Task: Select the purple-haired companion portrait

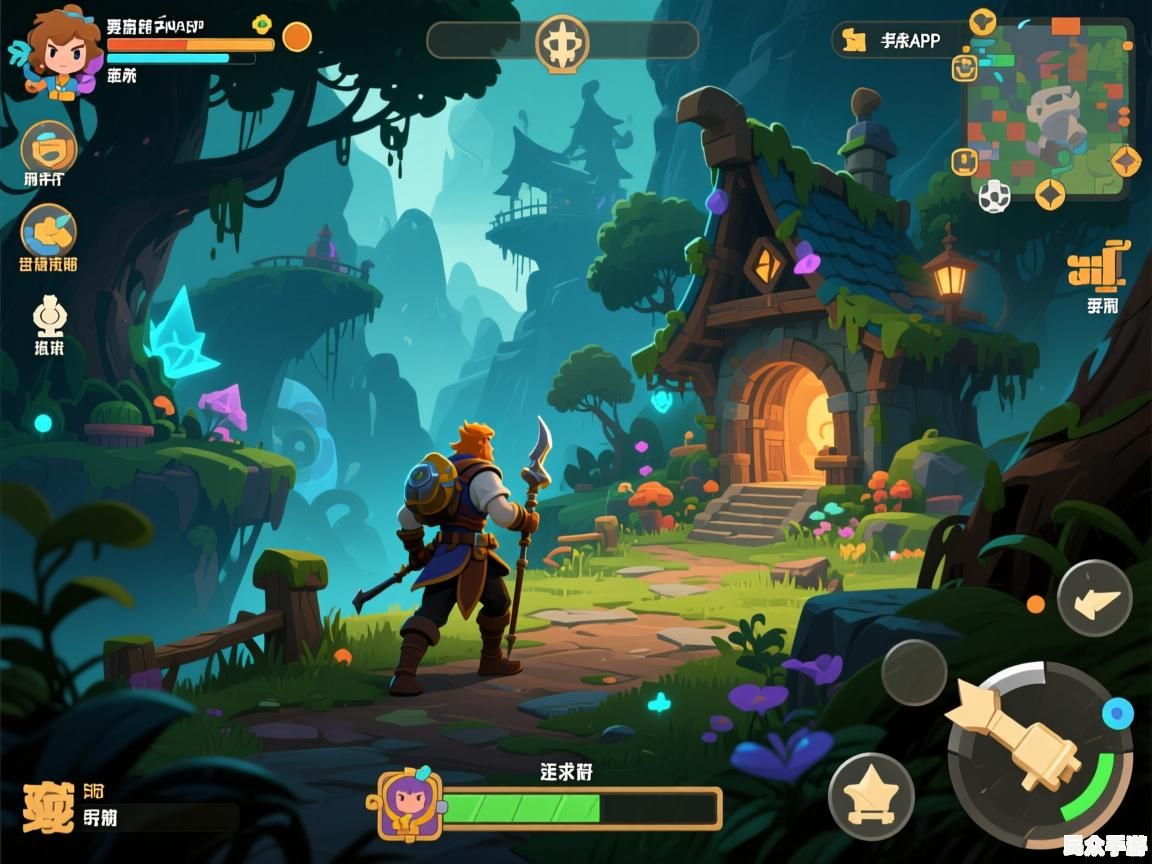Action: pos(409,806)
